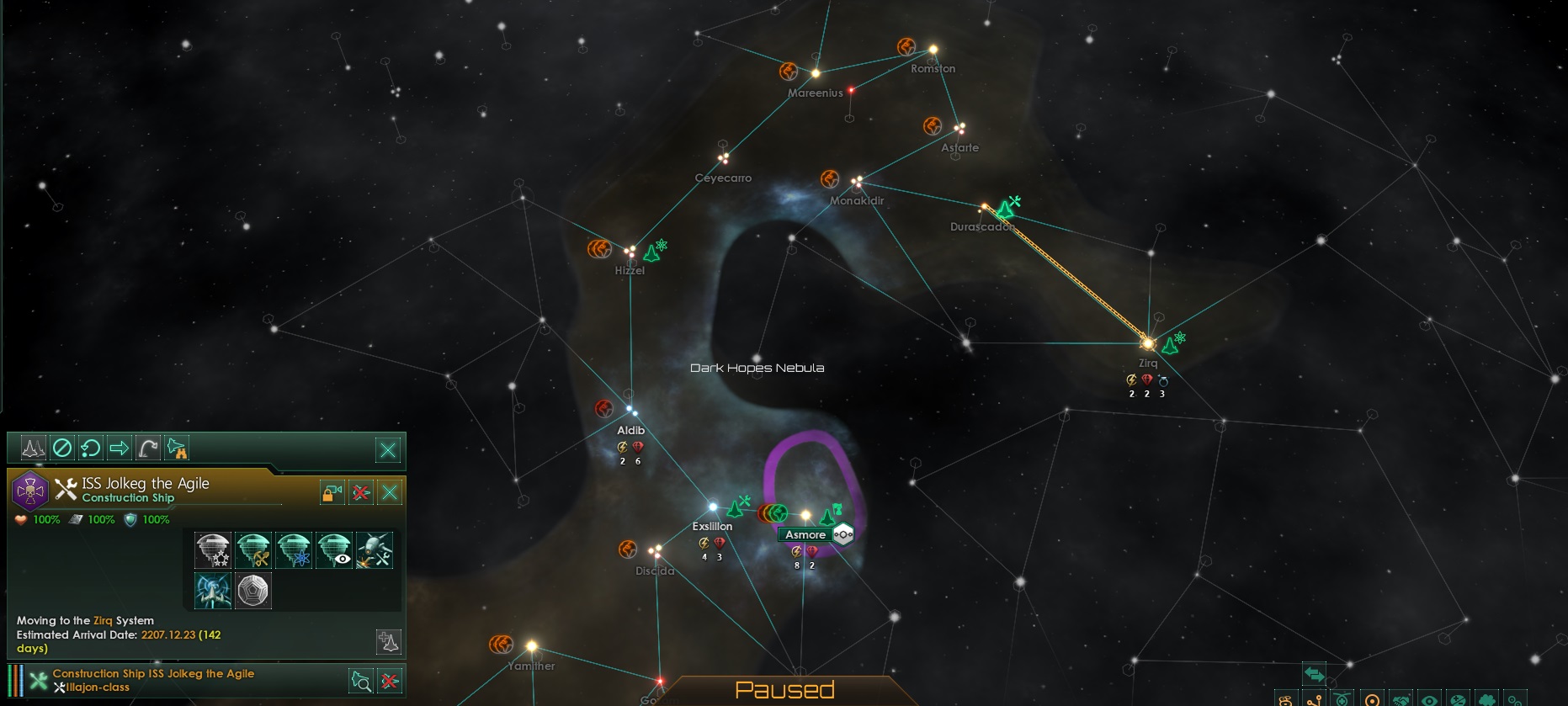Select the handshake diplomacy map mode icon
Viewport: 1568px width, 706px height.
1400,701
